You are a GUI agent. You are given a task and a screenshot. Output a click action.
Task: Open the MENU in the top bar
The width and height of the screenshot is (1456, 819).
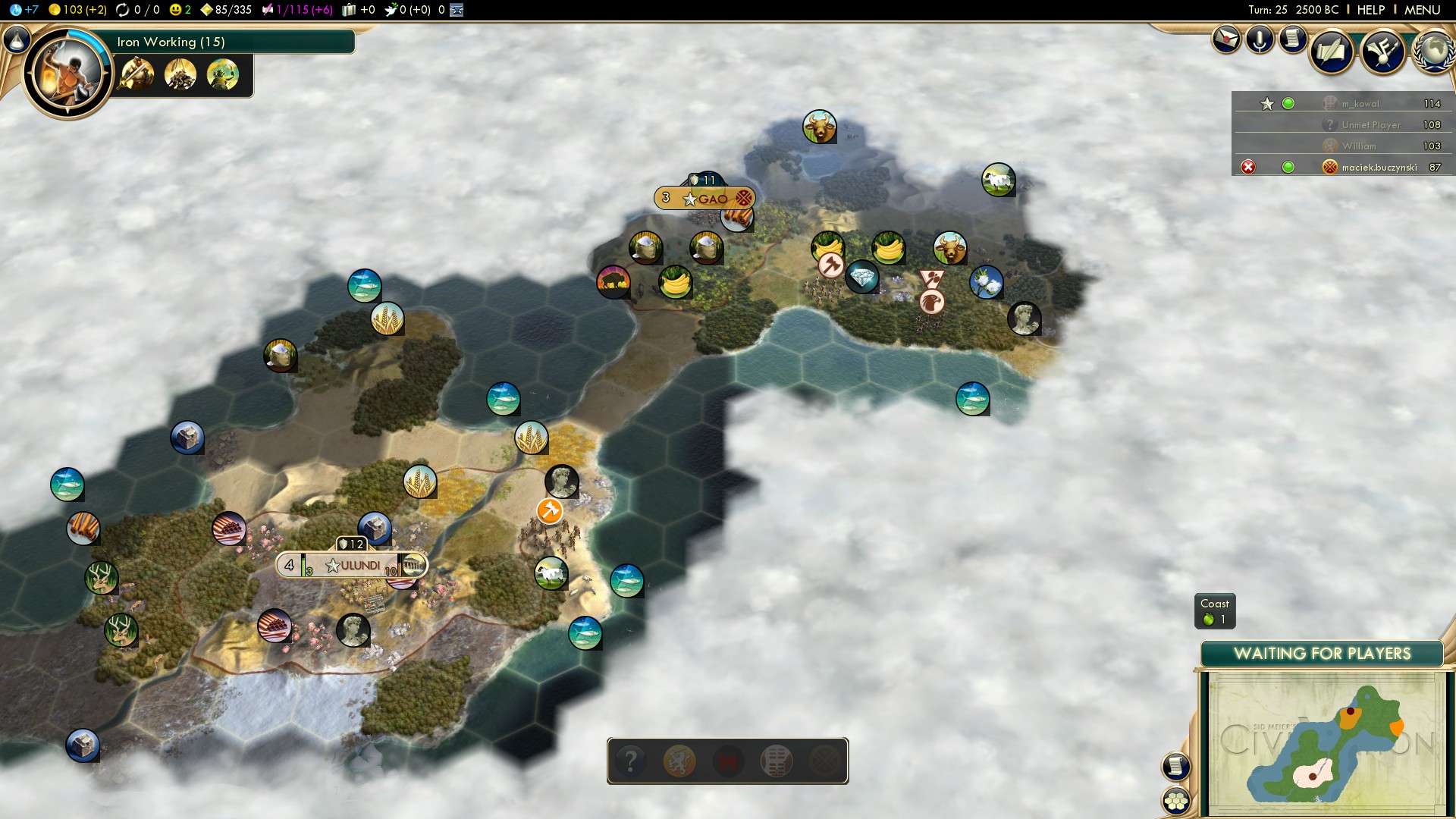[1422, 10]
